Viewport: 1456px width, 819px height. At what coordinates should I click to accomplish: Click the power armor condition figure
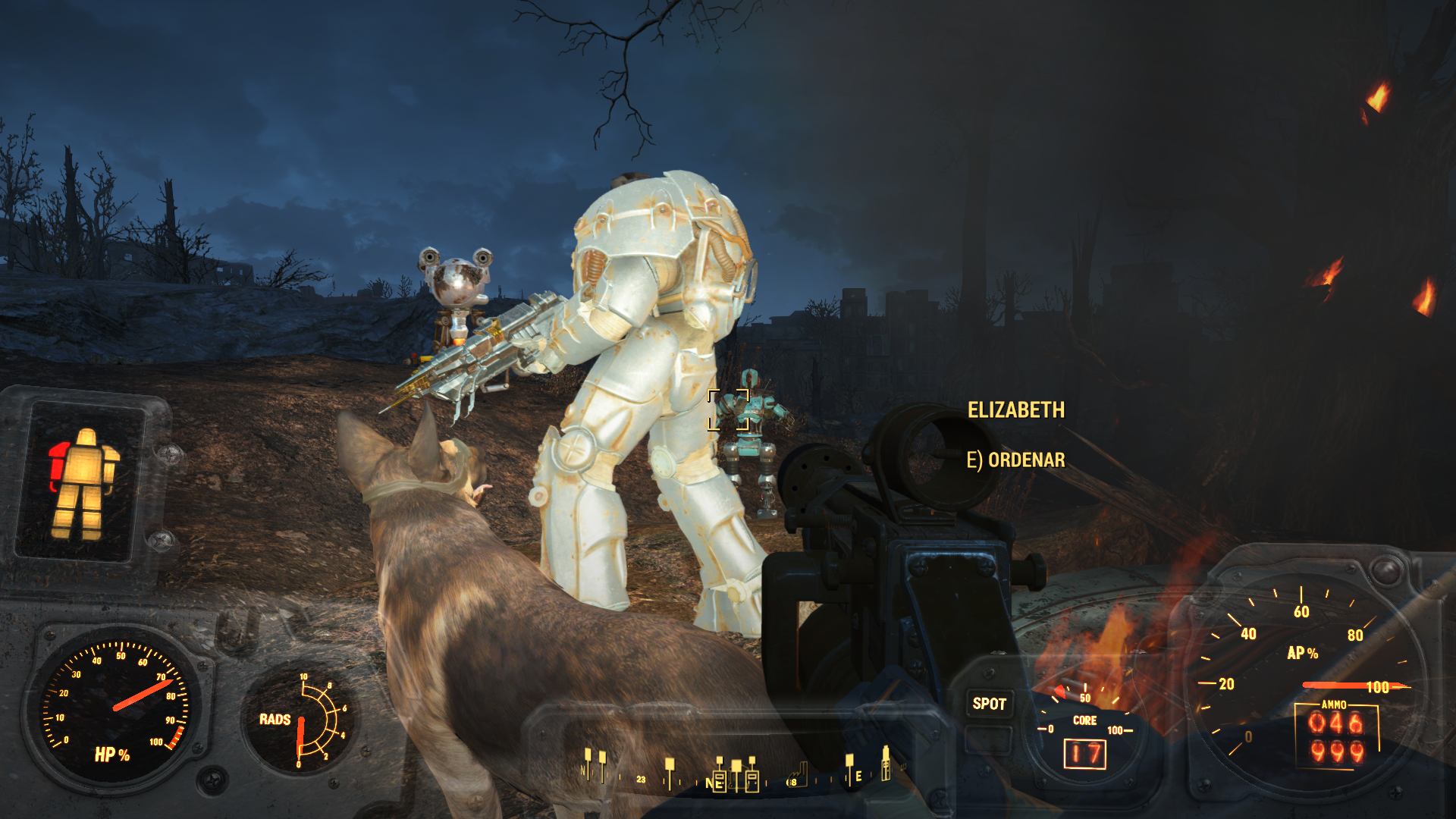tap(83, 483)
